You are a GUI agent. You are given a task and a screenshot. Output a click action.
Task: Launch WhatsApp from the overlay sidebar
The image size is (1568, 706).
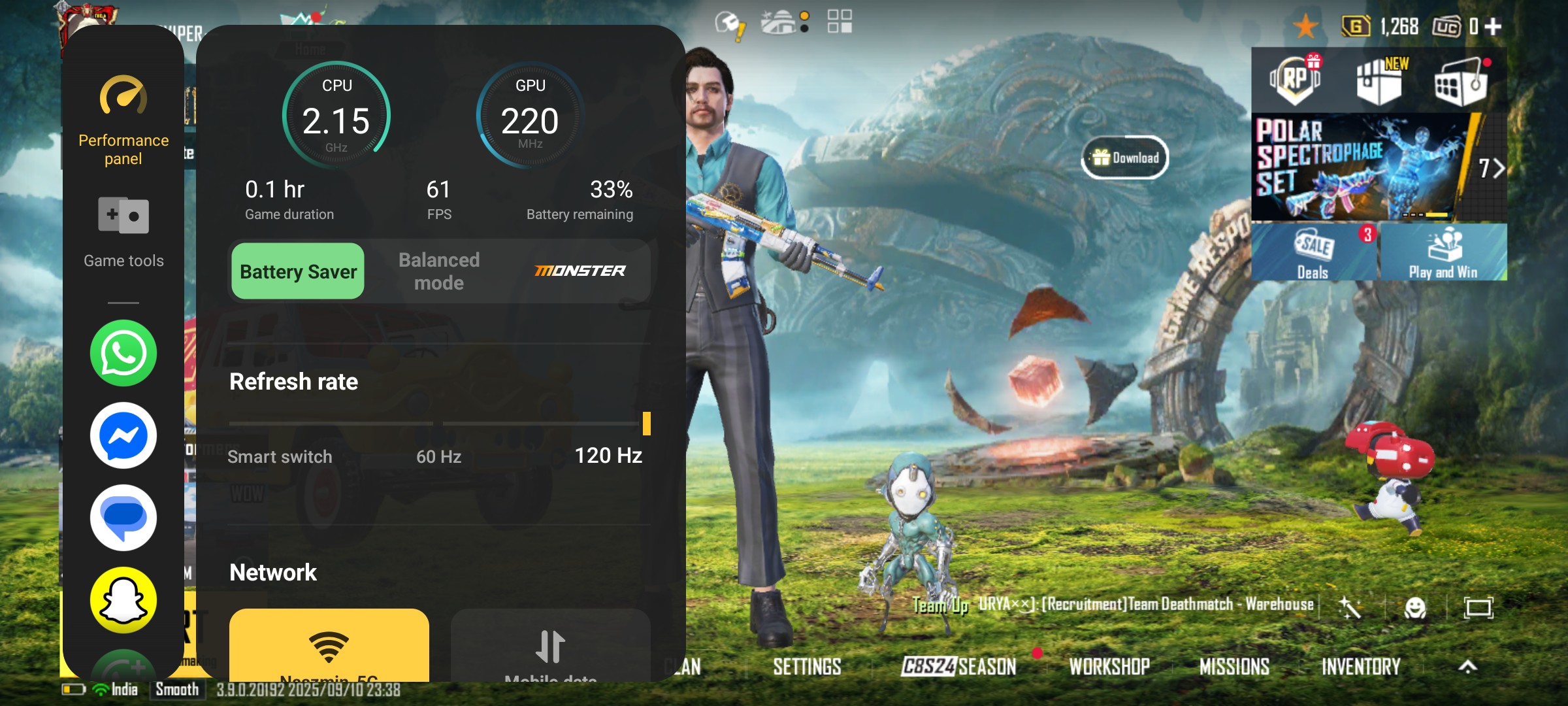[123, 353]
